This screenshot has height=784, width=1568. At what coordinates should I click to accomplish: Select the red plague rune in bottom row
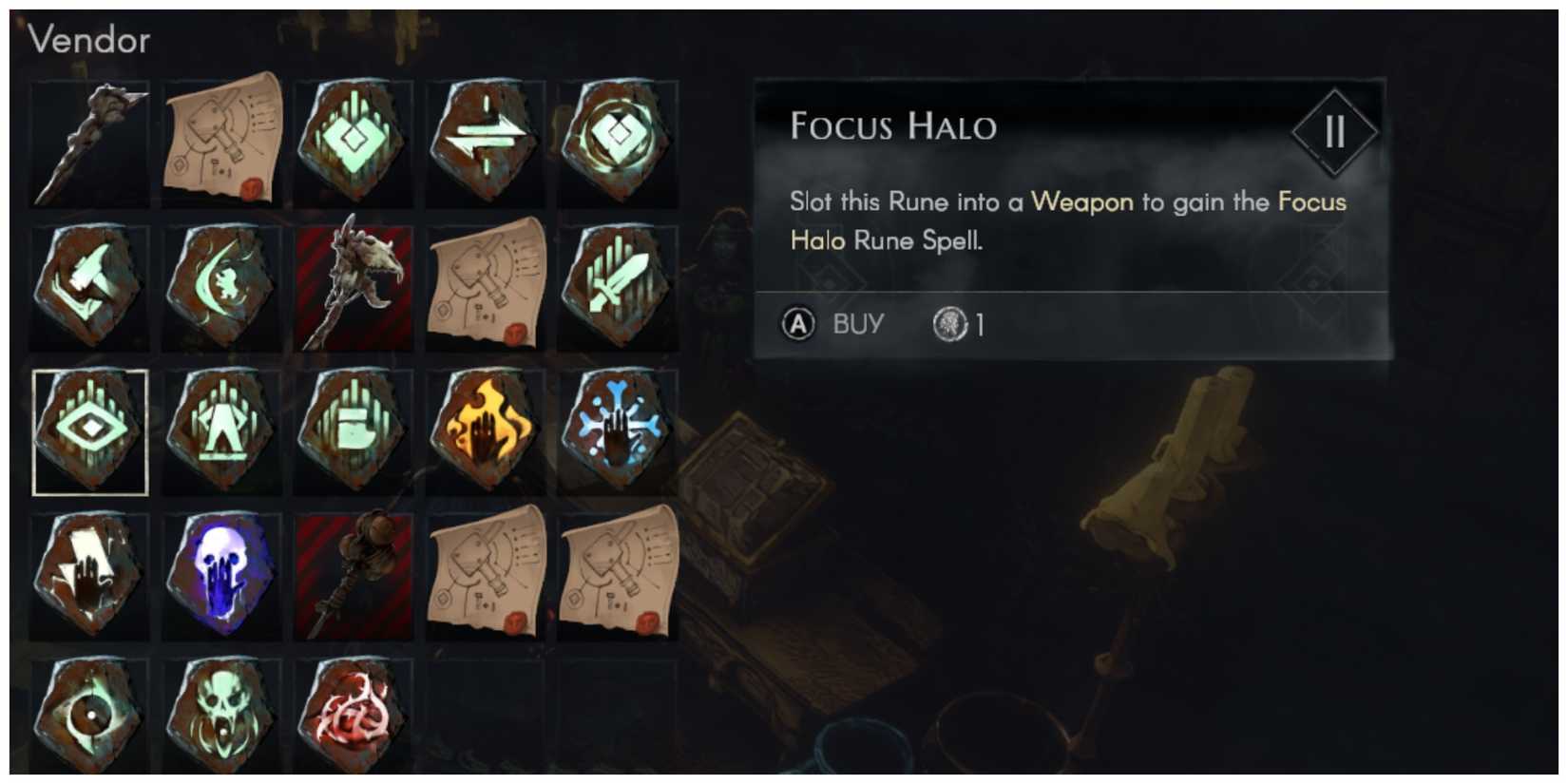coord(354,717)
